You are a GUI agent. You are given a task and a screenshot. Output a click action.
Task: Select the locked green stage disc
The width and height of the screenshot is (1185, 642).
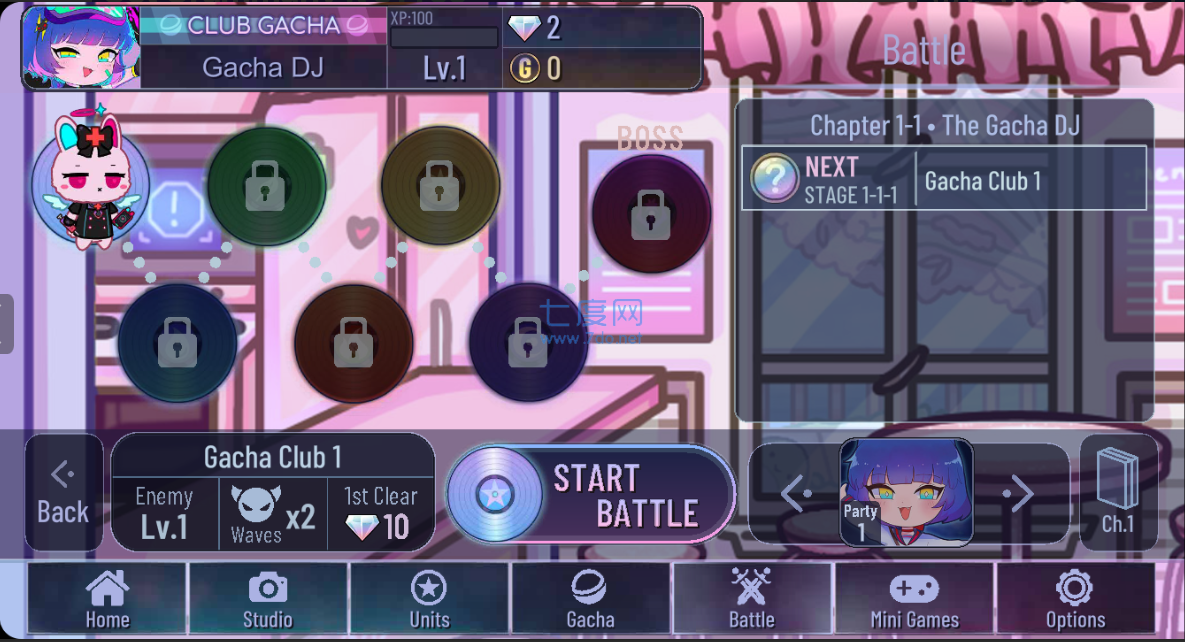(266, 185)
